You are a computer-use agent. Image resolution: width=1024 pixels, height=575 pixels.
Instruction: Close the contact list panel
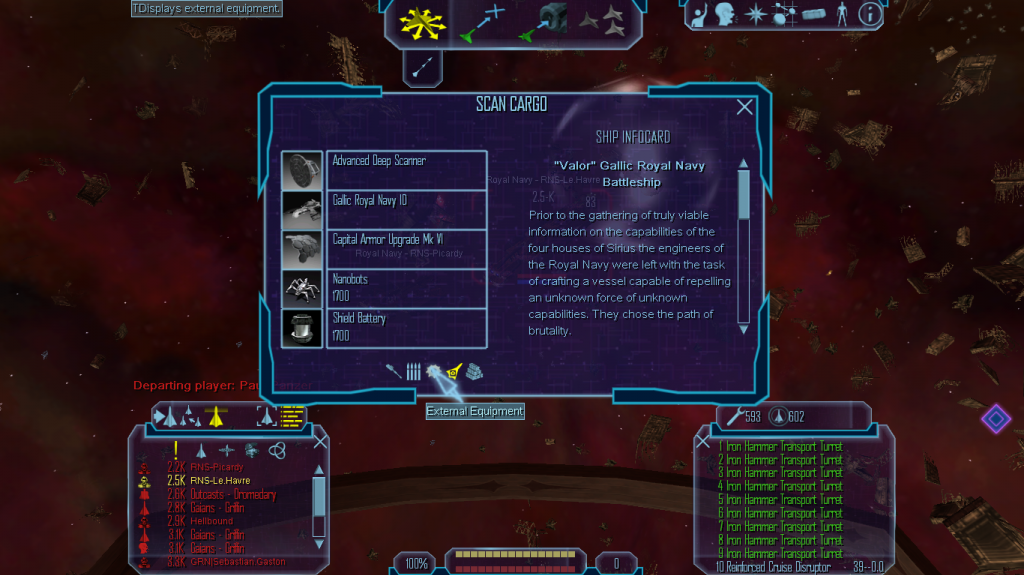320,440
